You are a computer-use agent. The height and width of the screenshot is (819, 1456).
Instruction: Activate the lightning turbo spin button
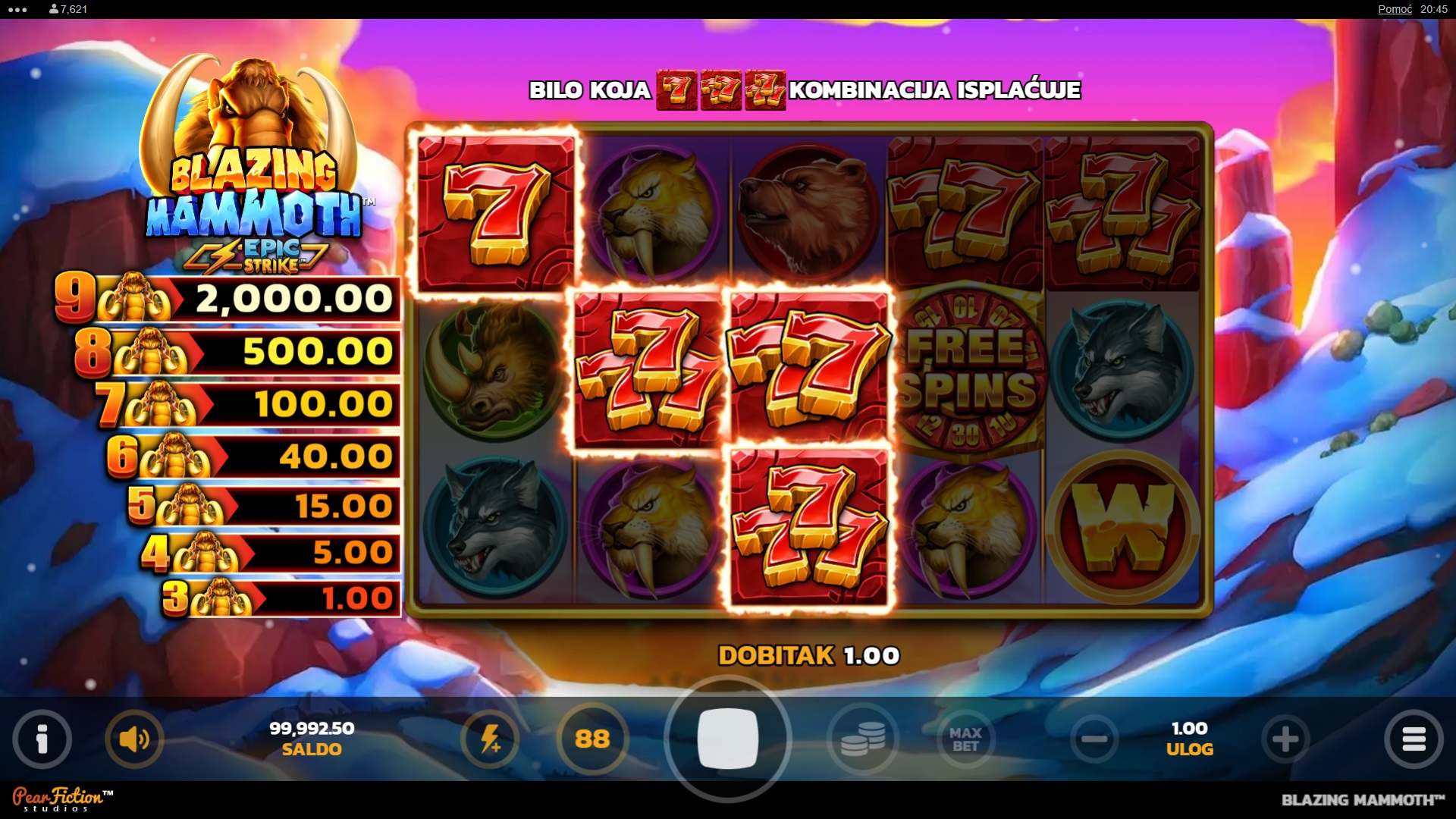490,739
